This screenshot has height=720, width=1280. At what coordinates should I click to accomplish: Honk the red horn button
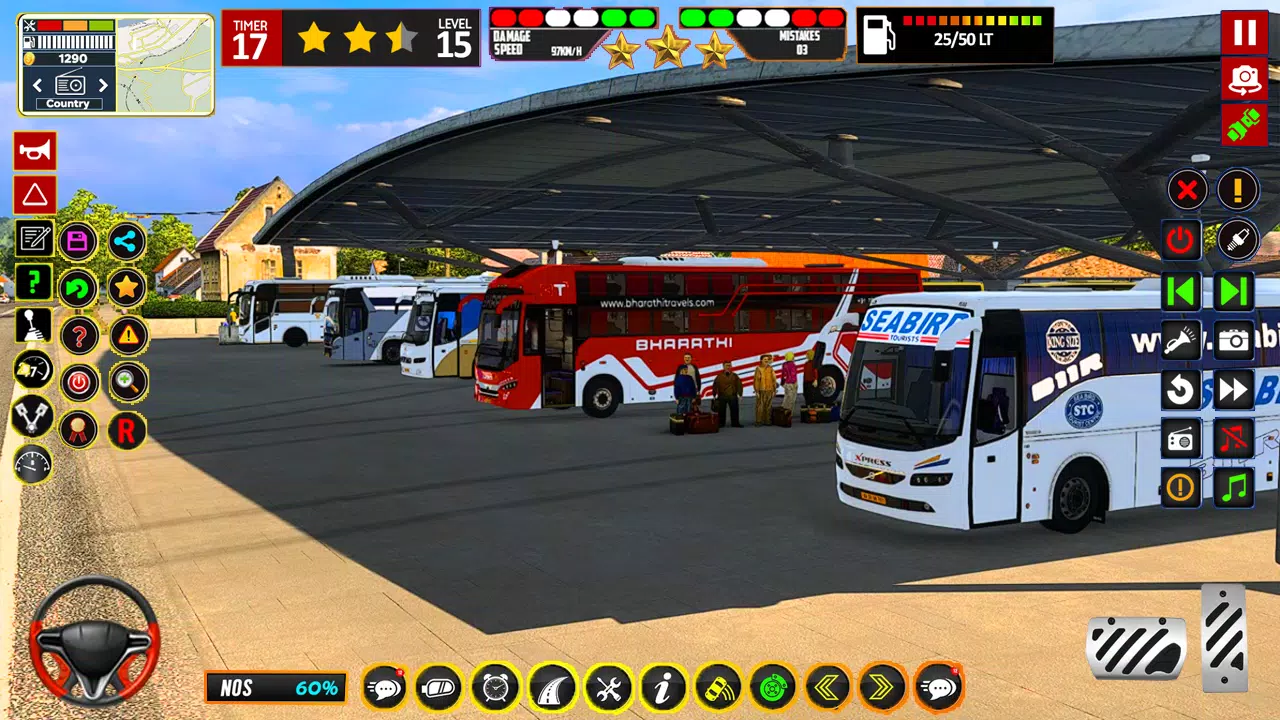(x=35, y=151)
